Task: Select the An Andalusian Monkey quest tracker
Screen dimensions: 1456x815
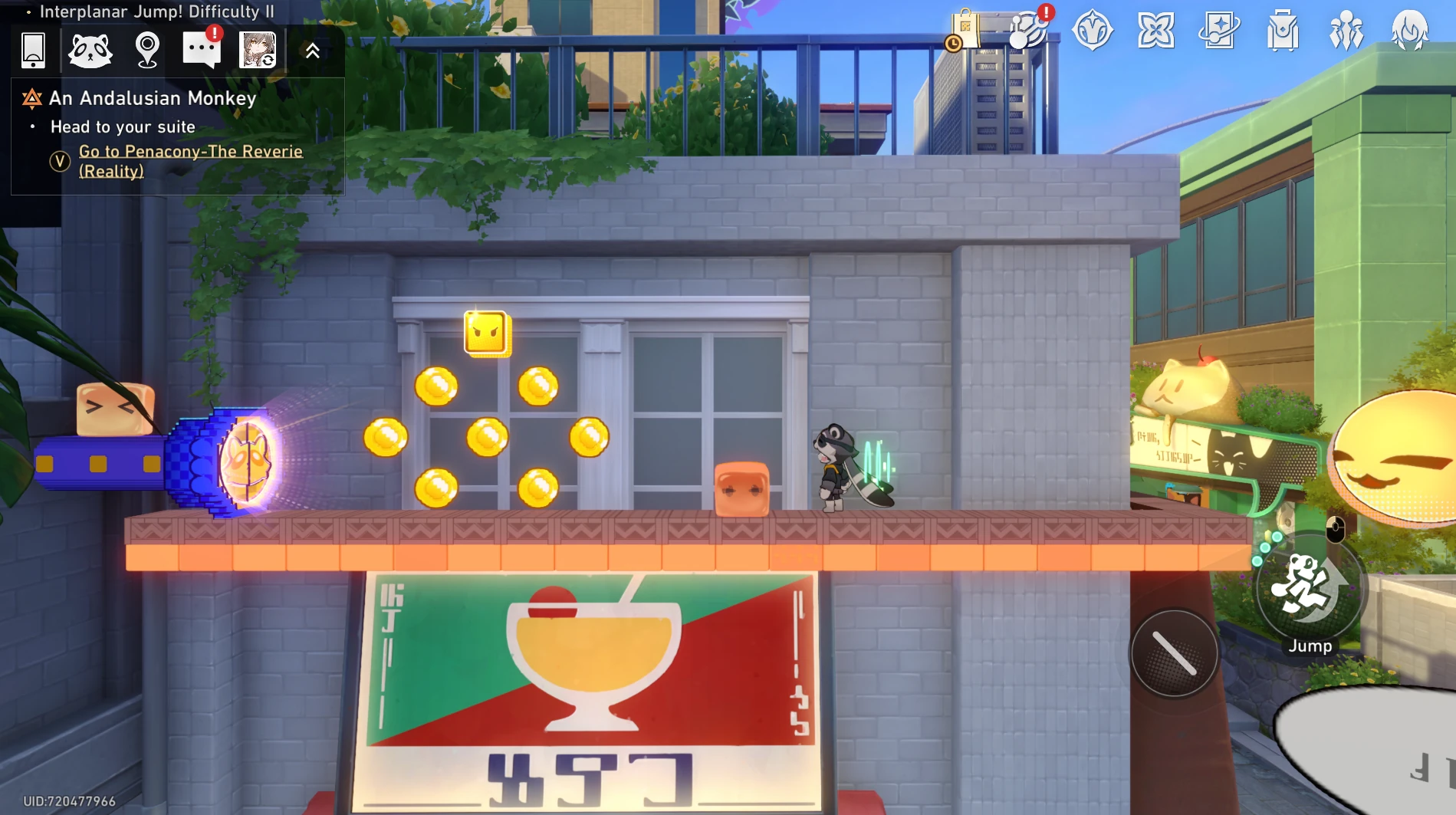Action: click(x=153, y=98)
